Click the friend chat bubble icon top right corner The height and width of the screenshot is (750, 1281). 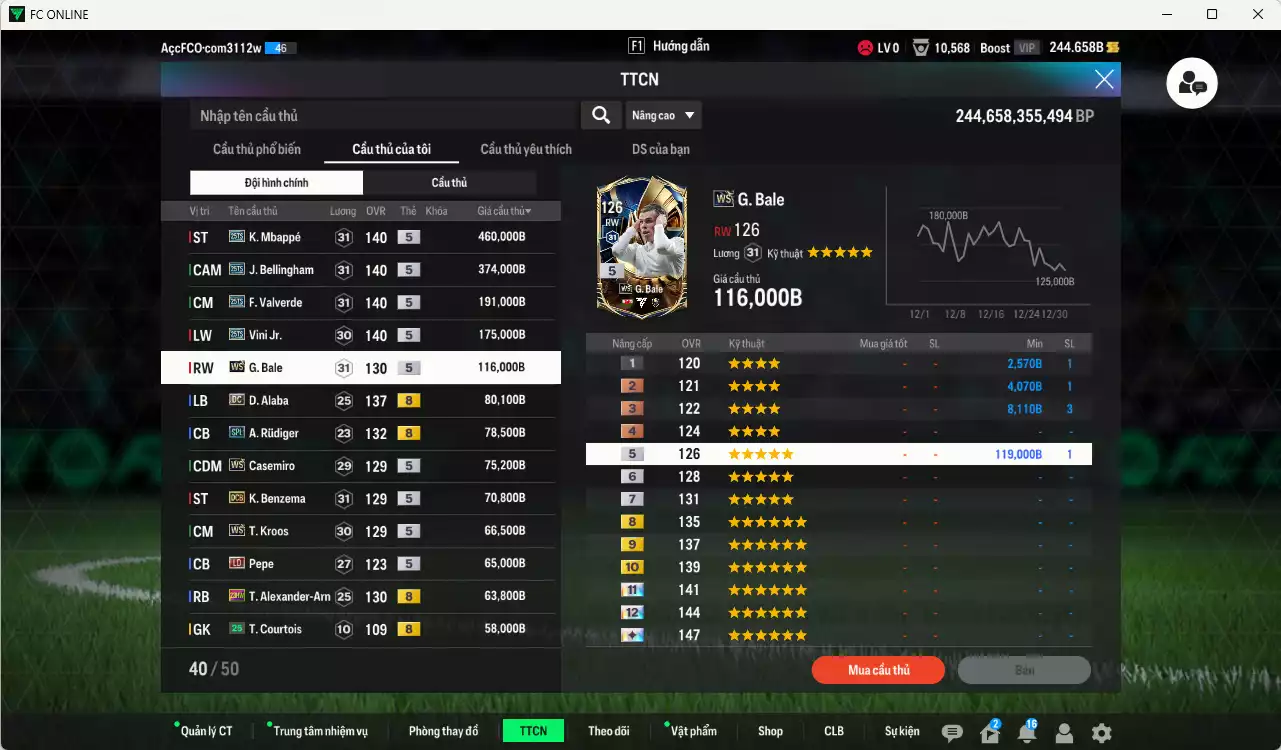pos(1191,83)
